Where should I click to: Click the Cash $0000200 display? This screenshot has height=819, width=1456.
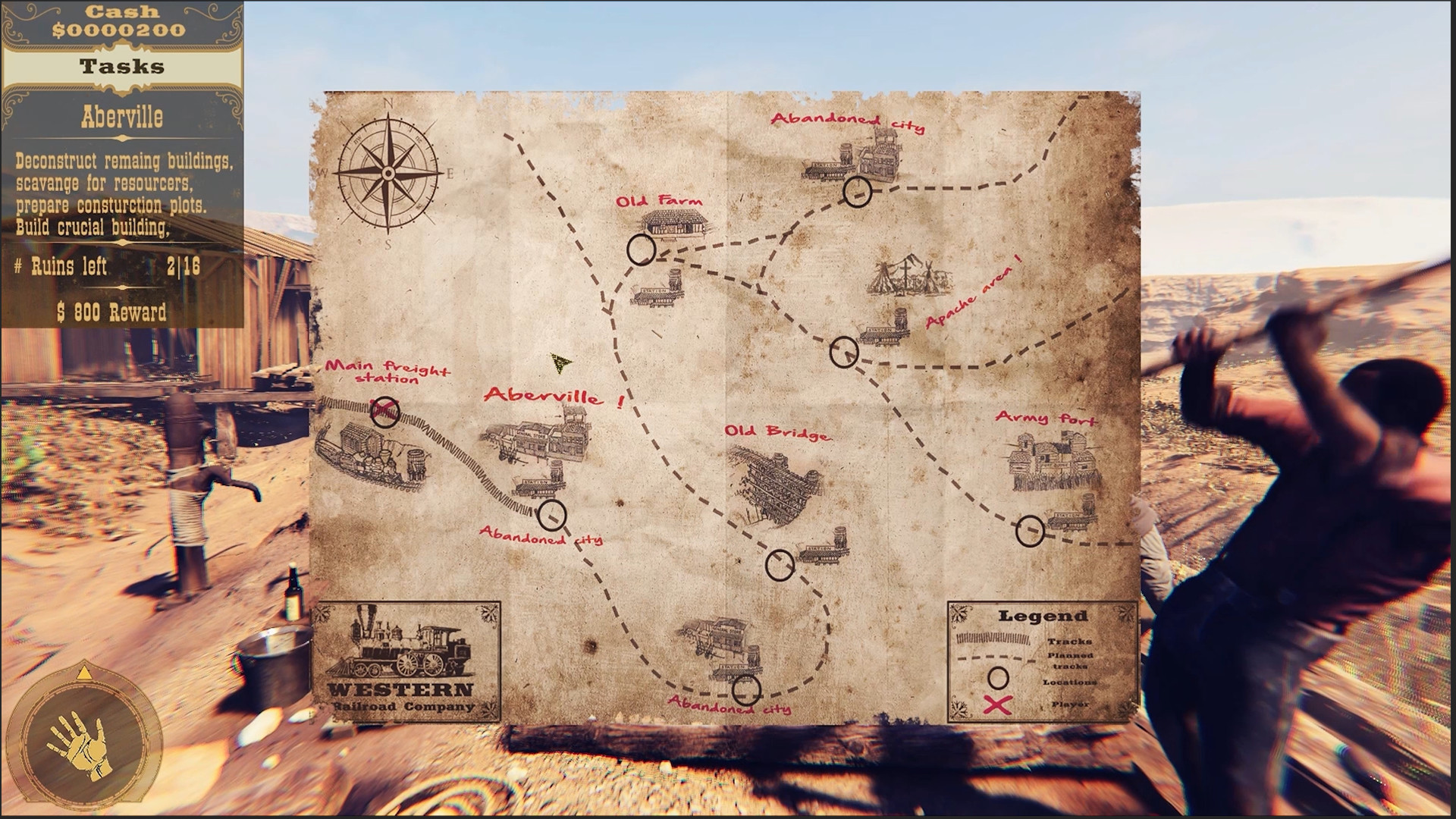tap(121, 21)
